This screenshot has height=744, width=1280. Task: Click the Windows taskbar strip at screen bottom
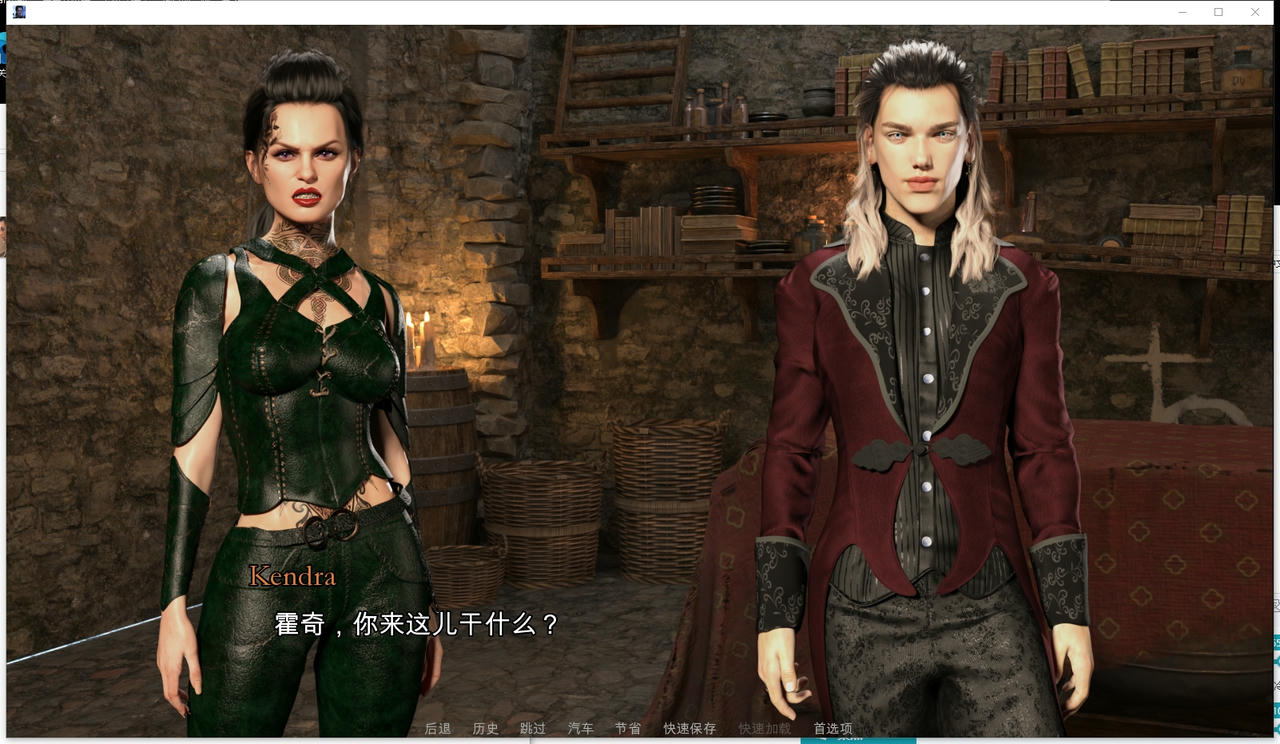pyautogui.click(x=640, y=742)
